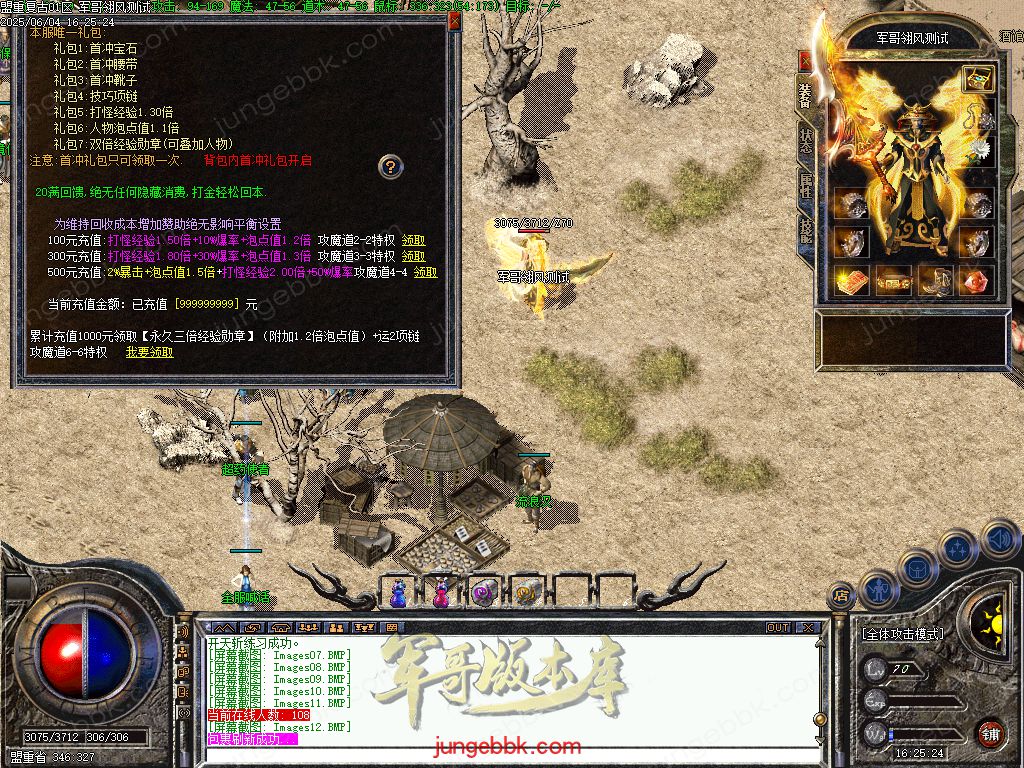
Task: Close the recharge gift dialog
Action: 454,21
